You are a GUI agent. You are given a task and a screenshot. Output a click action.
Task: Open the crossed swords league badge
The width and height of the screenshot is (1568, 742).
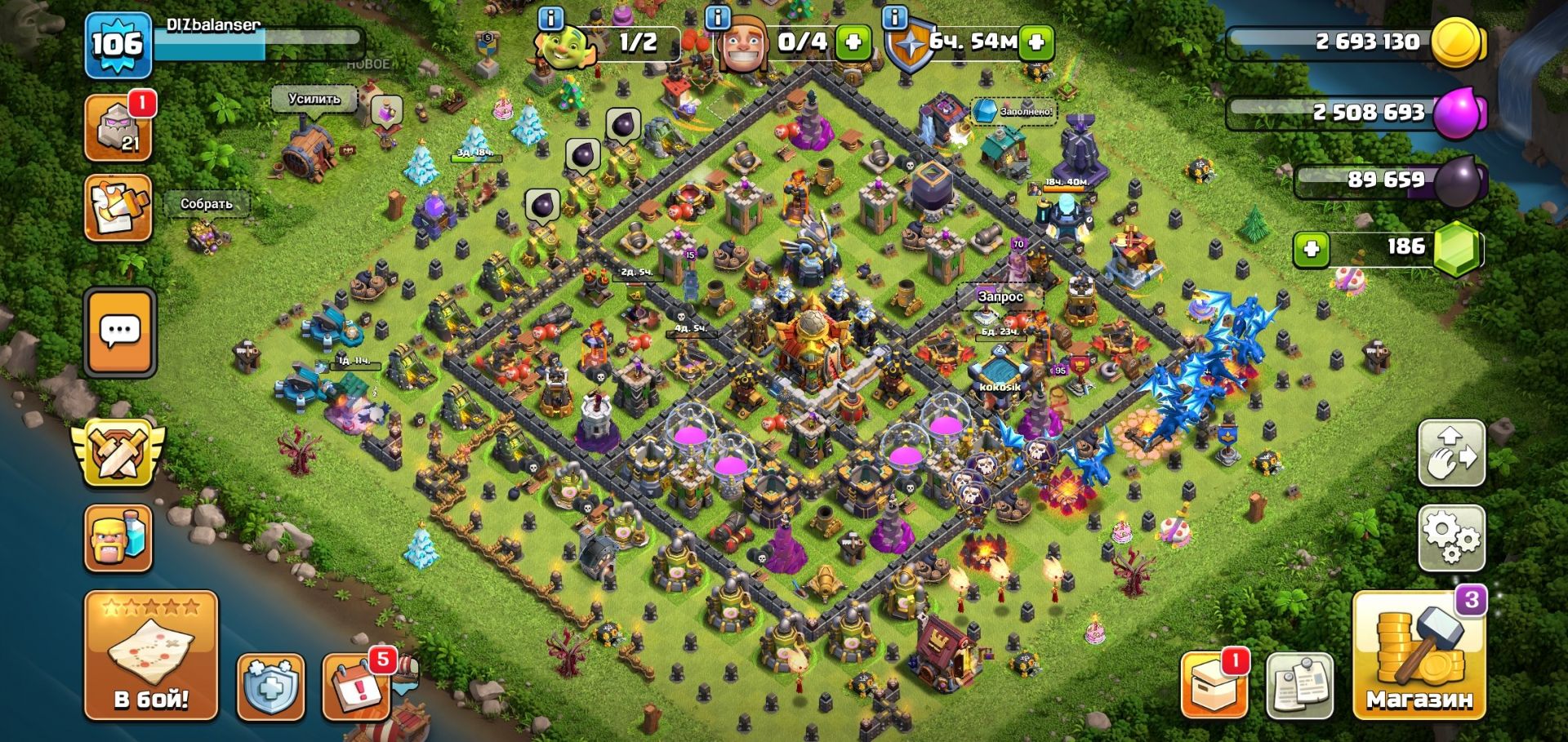click(118, 451)
